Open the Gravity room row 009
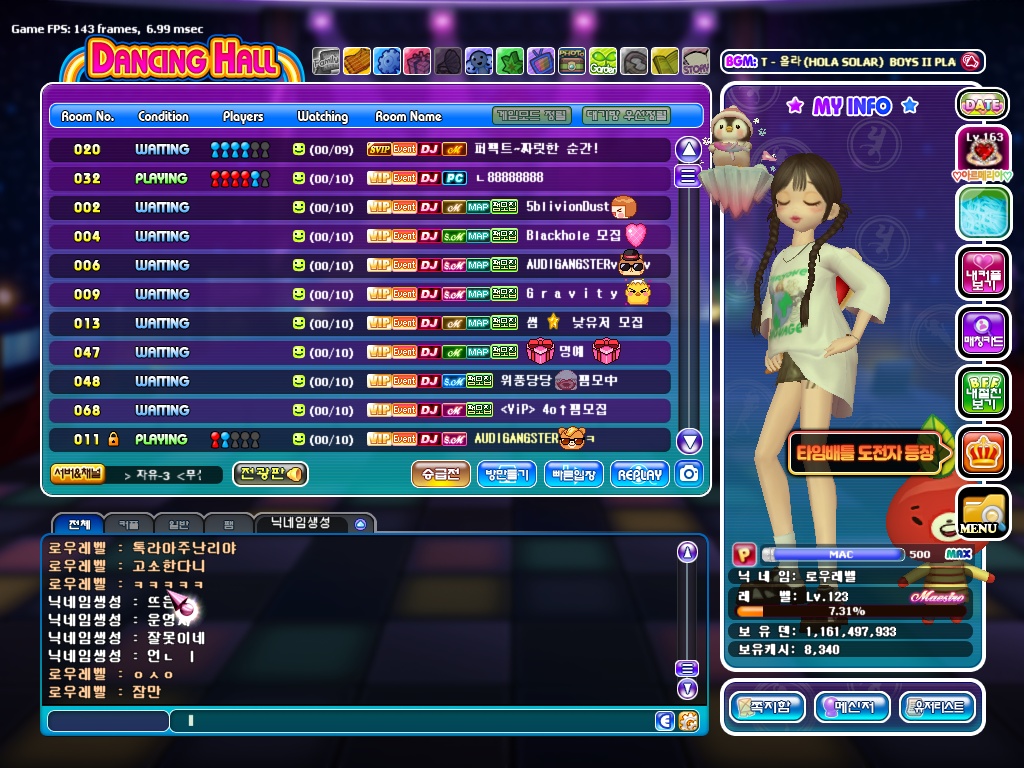The image size is (1024, 768). point(360,295)
